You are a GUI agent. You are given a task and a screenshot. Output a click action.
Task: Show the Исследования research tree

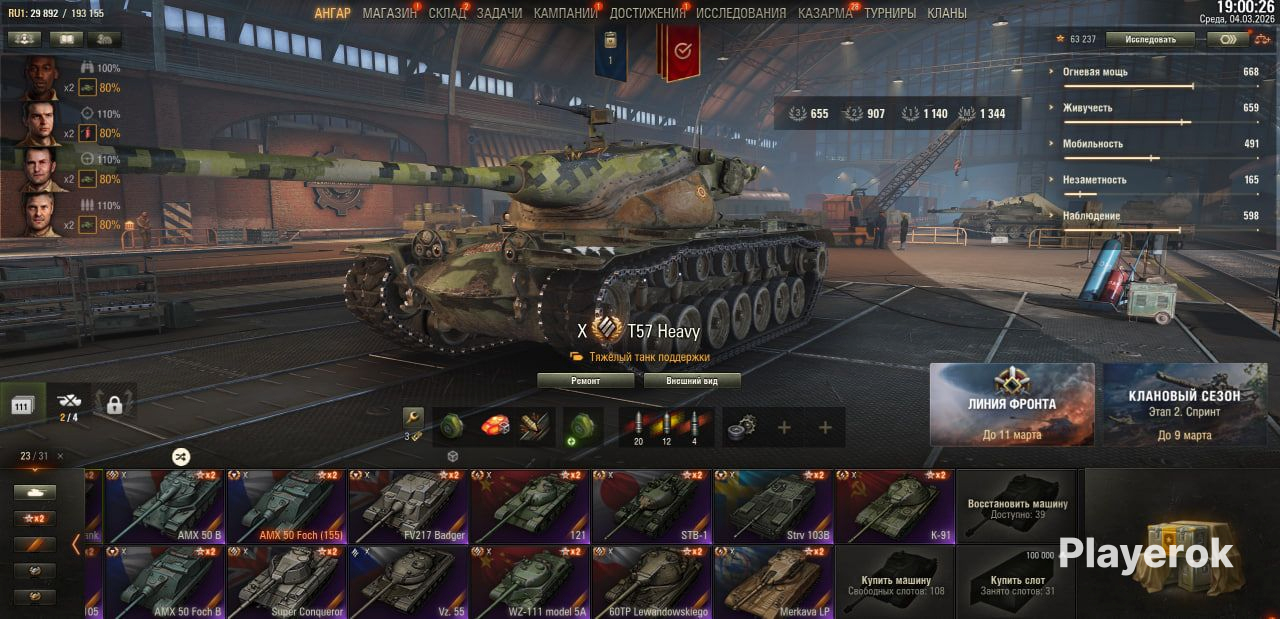pos(741,13)
